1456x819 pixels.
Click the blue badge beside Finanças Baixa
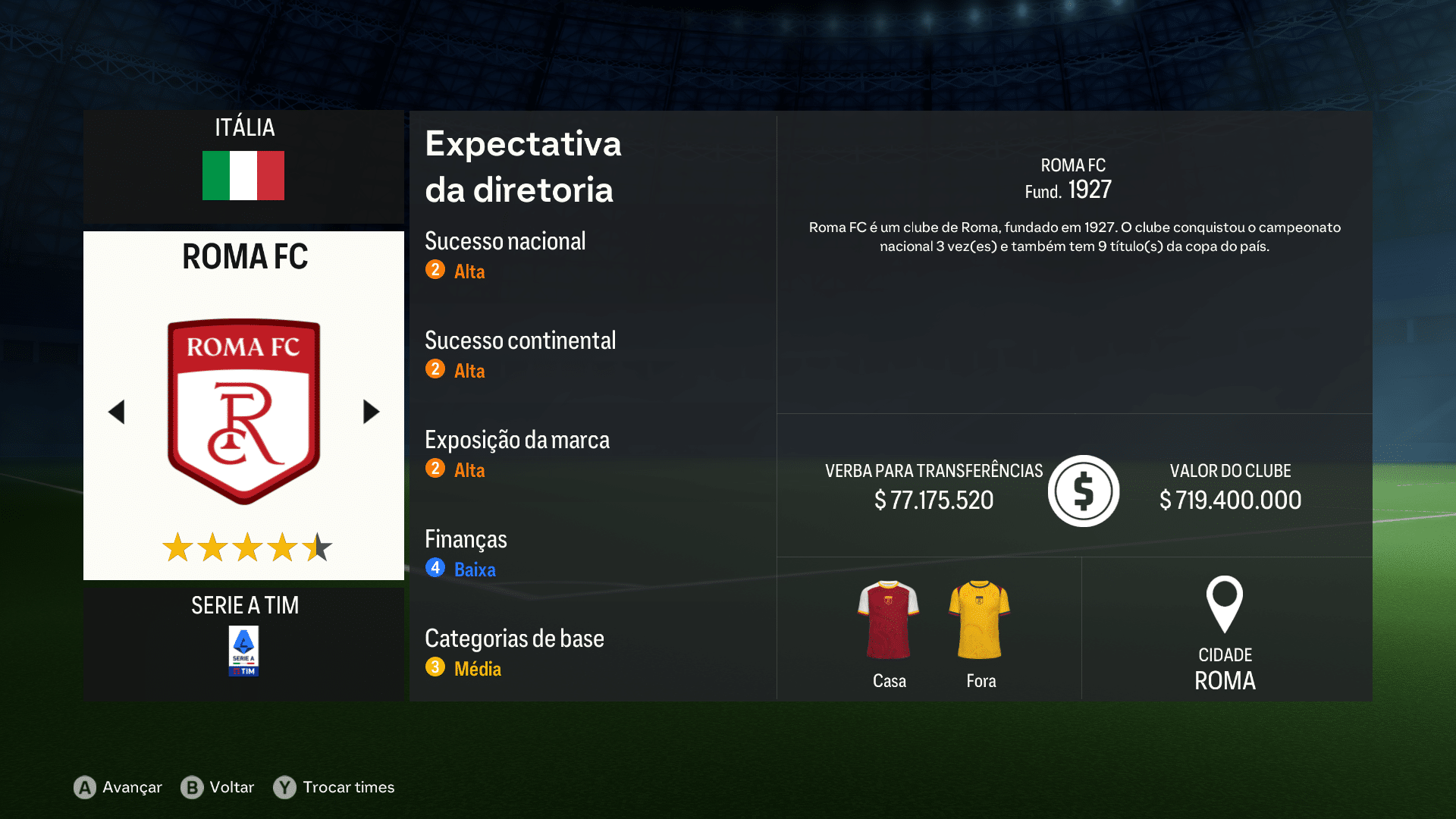[x=435, y=569]
